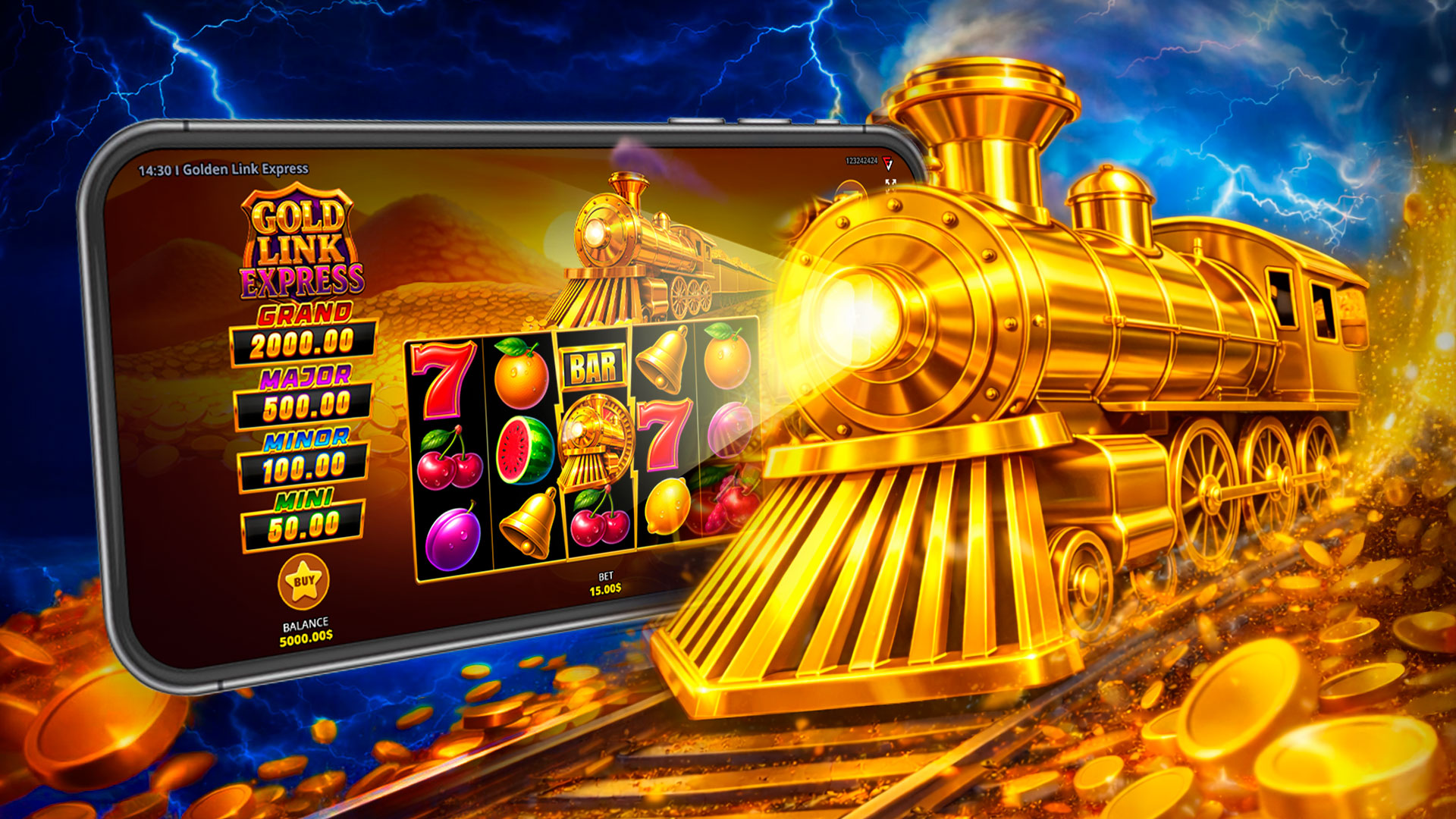Click the player ID 123242424
This screenshot has width=1456, height=819.
point(862,160)
